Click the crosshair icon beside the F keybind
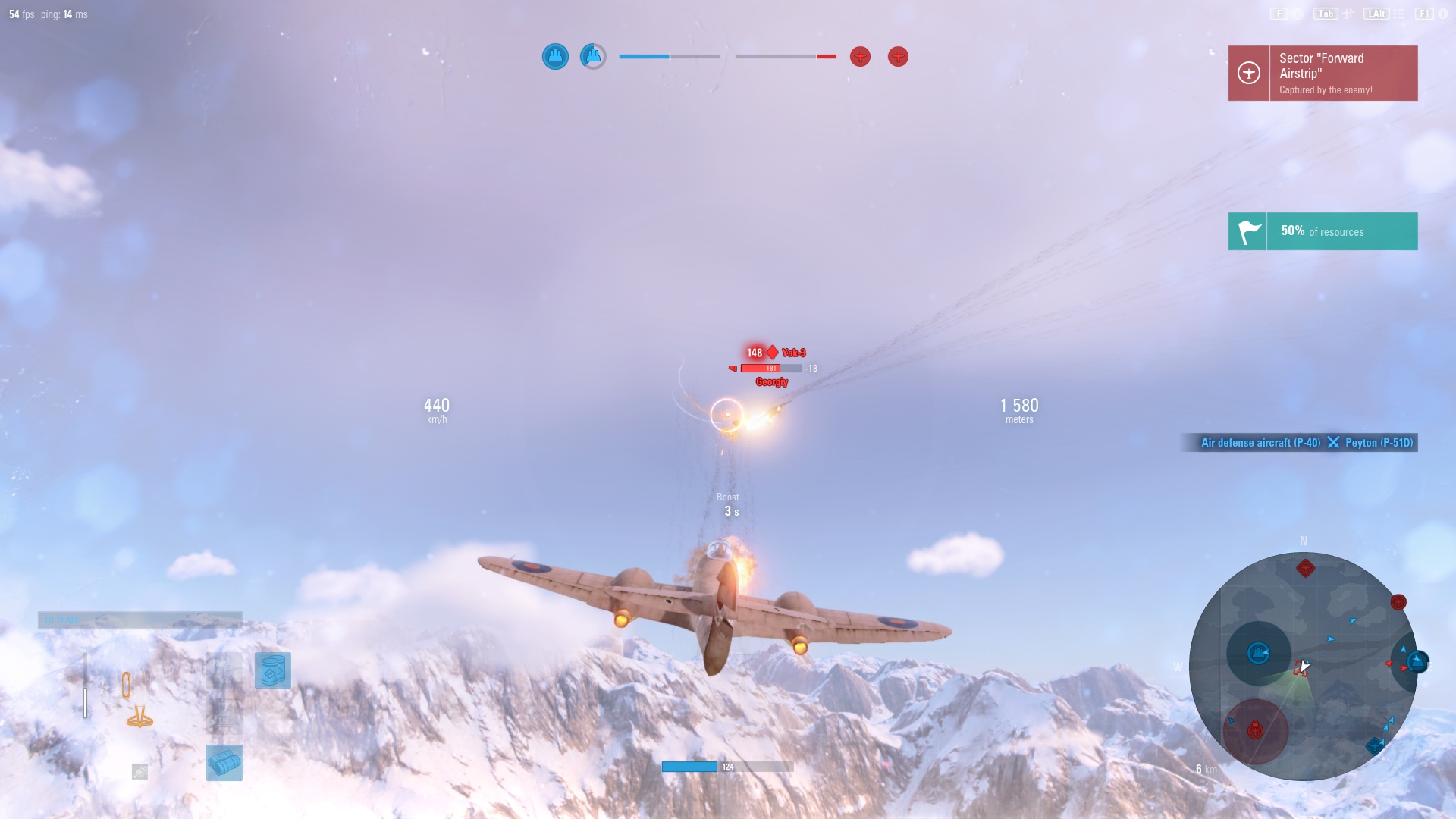This screenshot has width=1456, height=819. [x=1298, y=13]
